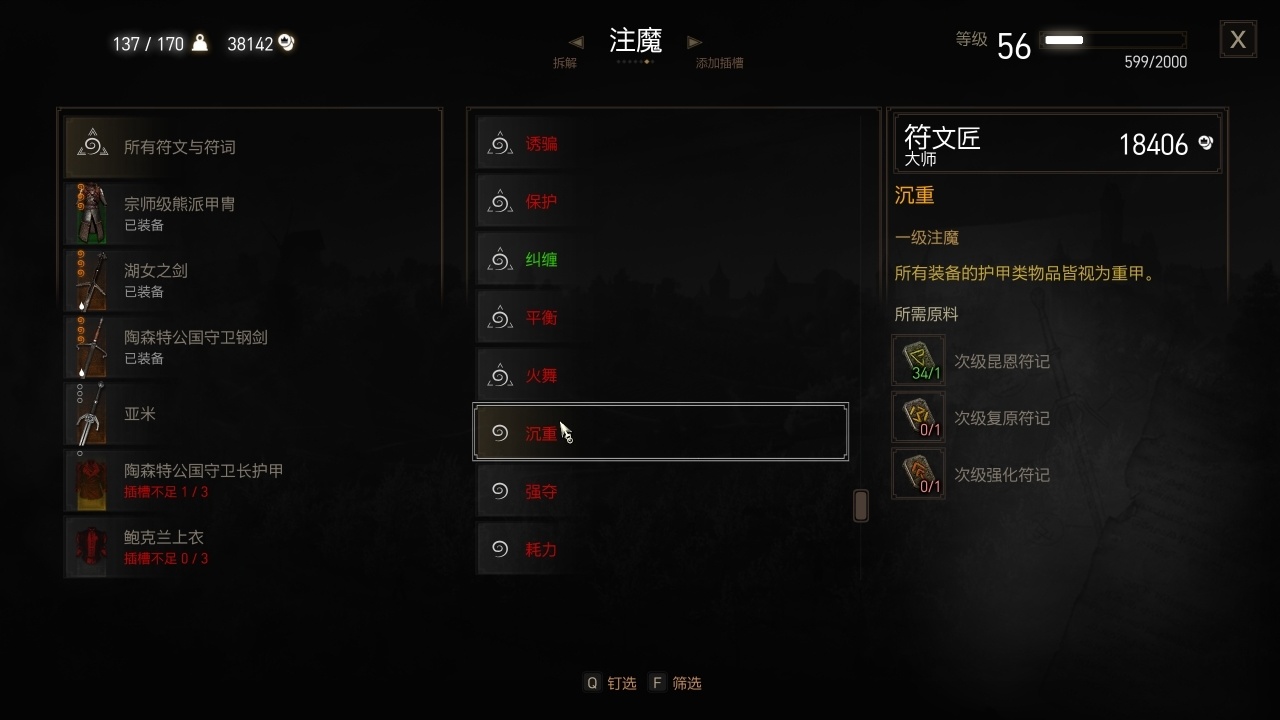Select the 诱骗 glyph icon

tap(500, 143)
